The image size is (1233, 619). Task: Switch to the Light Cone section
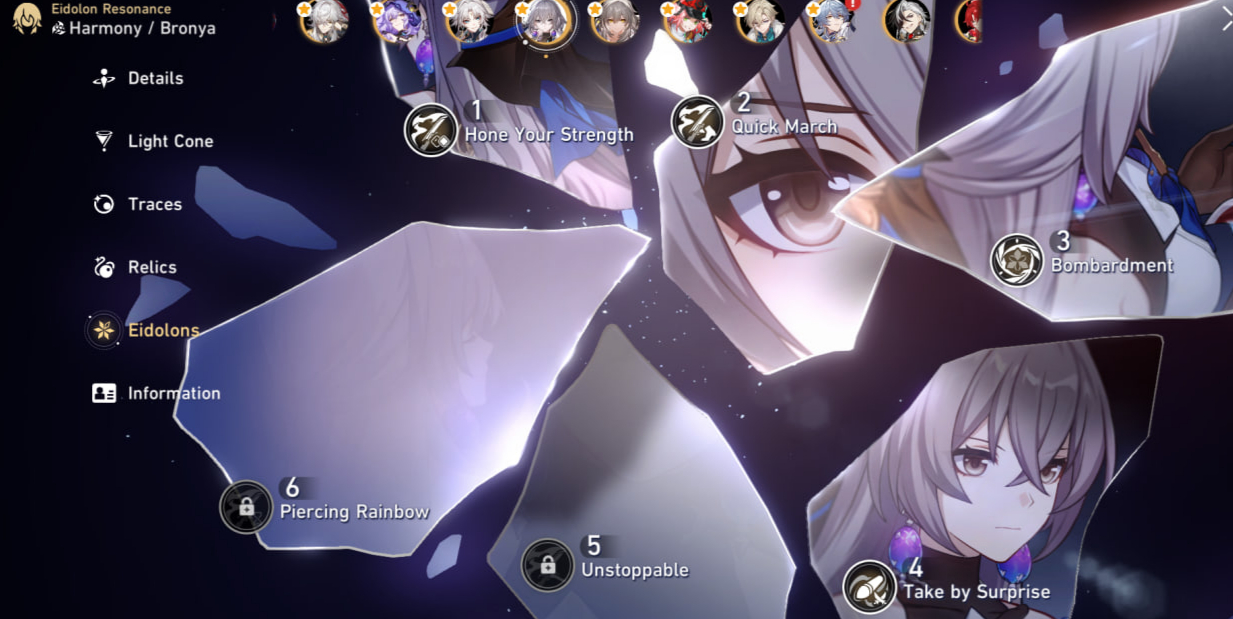pyautogui.click(x=169, y=141)
